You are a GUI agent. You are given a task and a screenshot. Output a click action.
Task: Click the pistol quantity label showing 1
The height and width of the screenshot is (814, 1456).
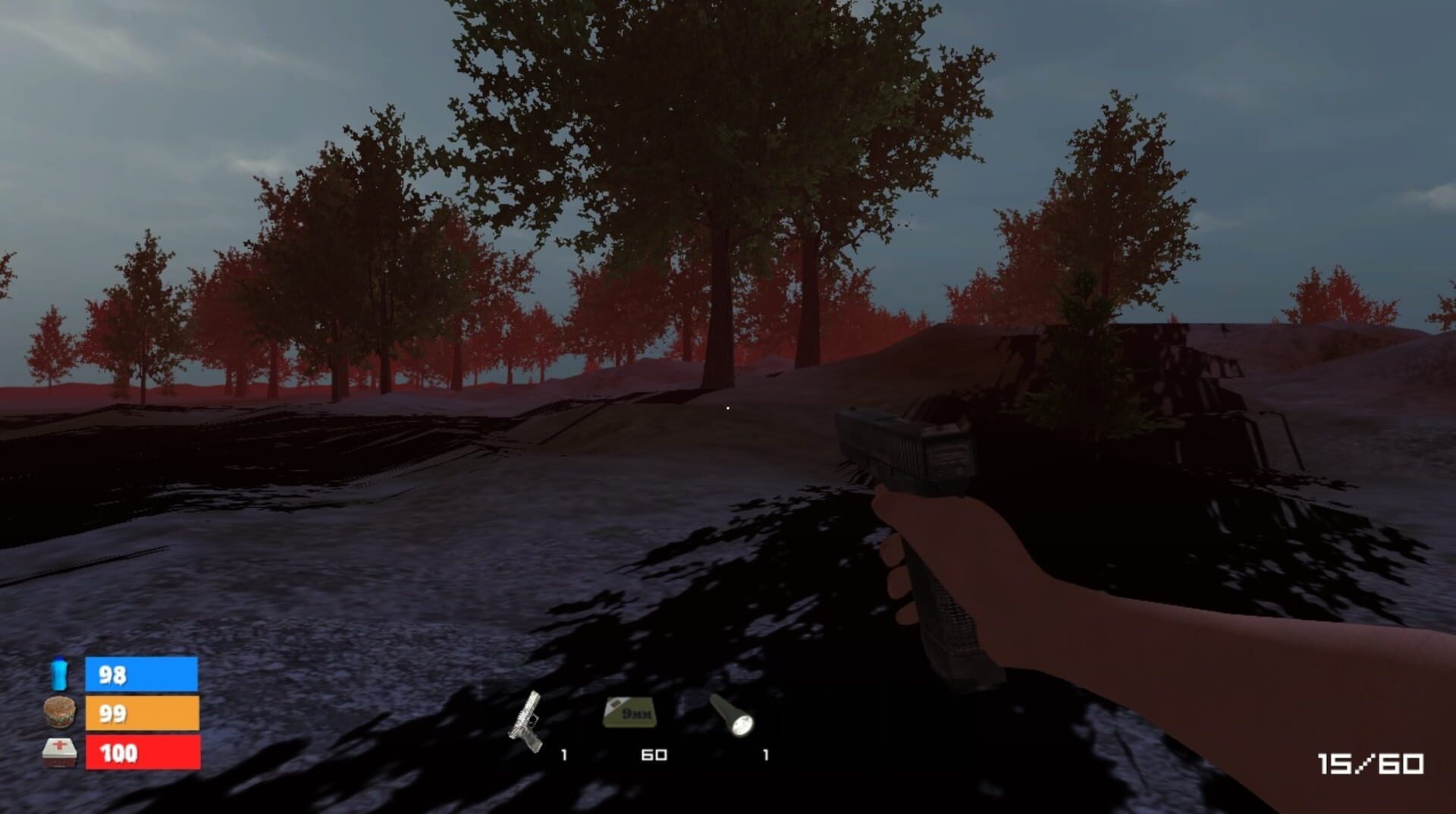click(564, 756)
